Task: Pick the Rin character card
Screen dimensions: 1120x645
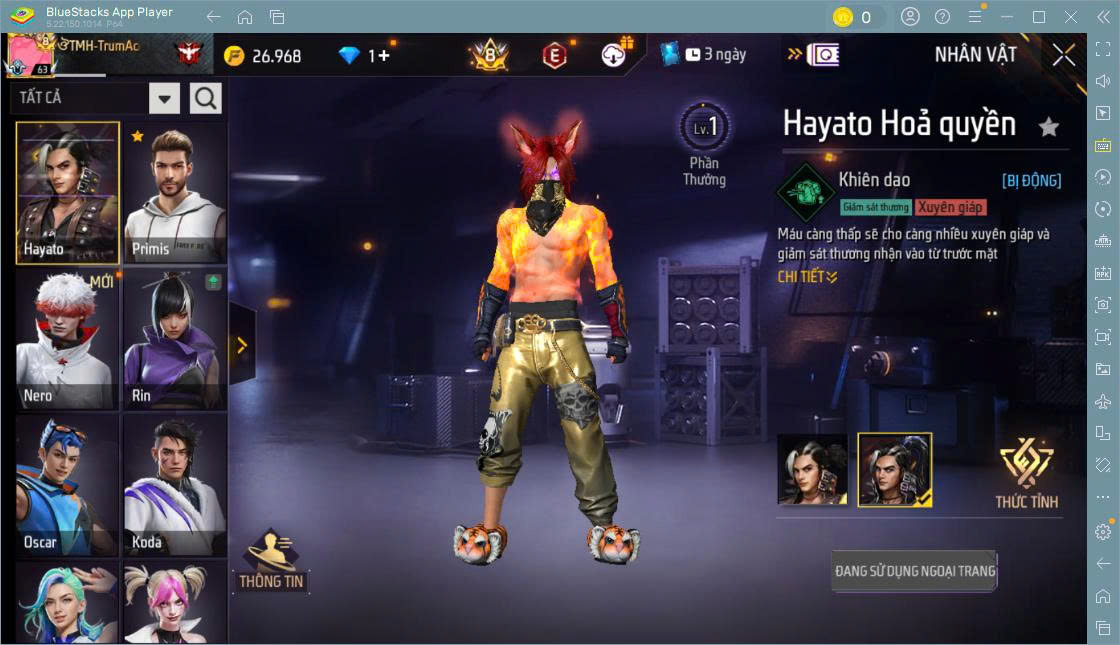Action: pos(175,340)
